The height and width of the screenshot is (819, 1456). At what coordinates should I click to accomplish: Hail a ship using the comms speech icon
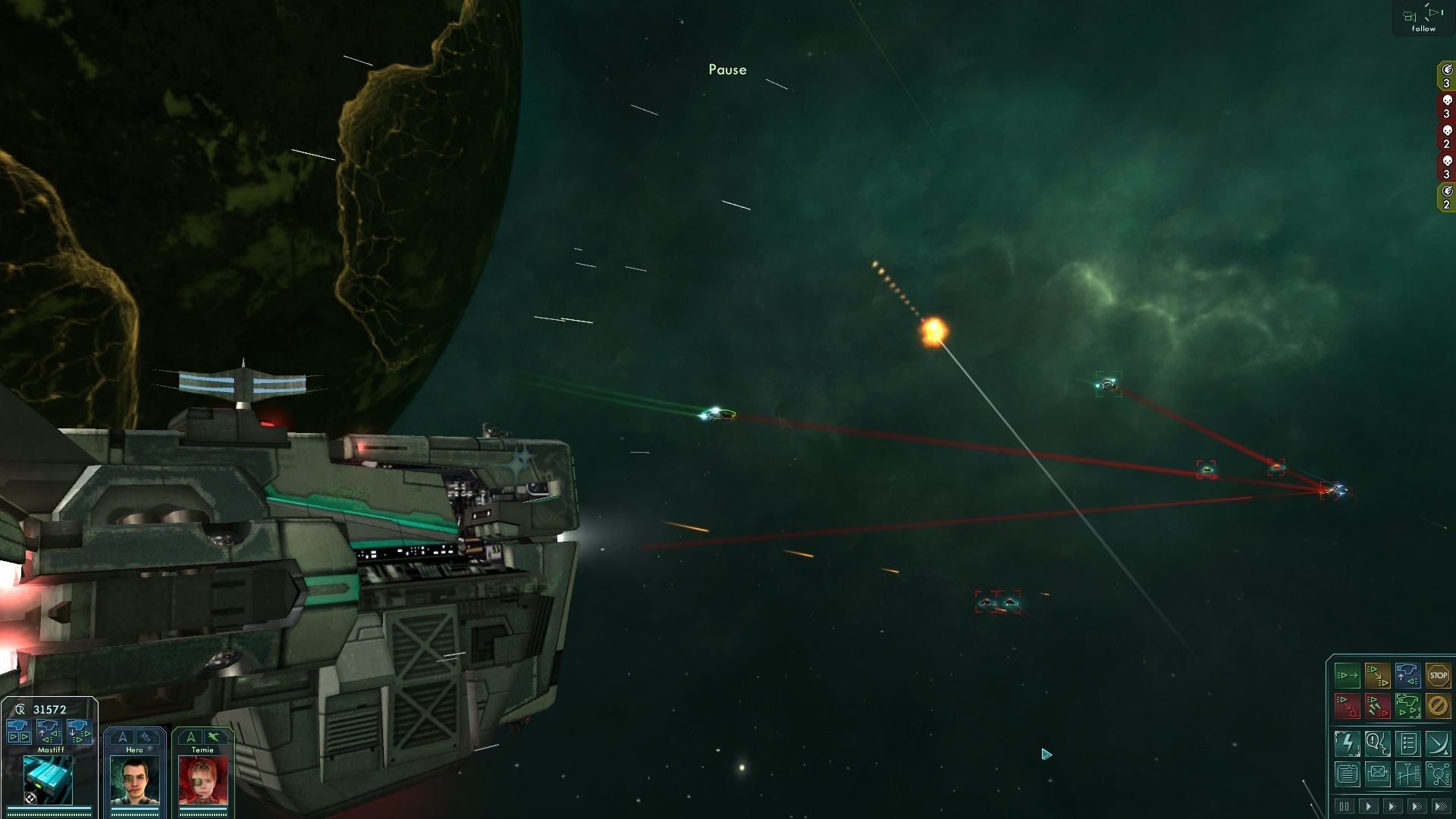click(1378, 743)
